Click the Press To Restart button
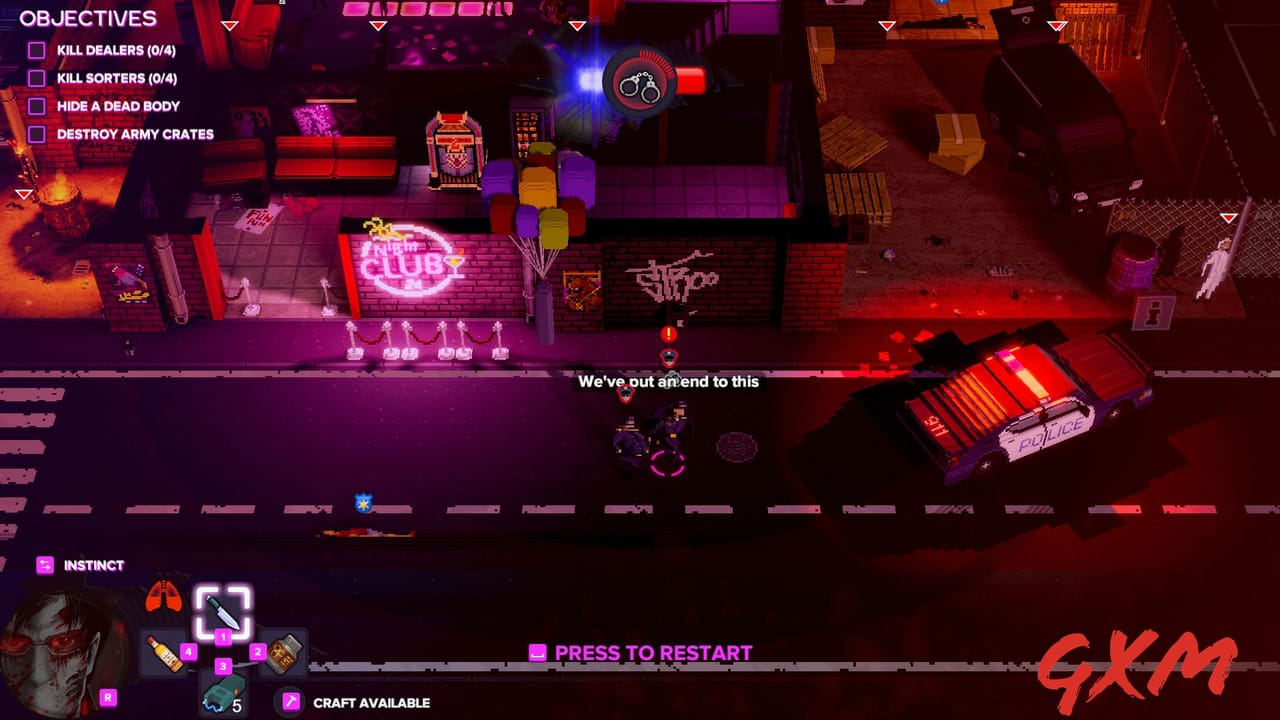This screenshot has height=720, width=1280. pyautogui.click(x=638, y=653)
